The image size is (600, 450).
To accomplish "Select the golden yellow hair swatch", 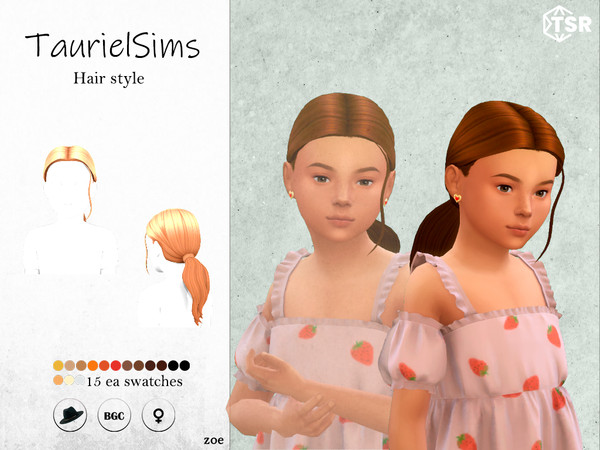I will tap(58, 365).
